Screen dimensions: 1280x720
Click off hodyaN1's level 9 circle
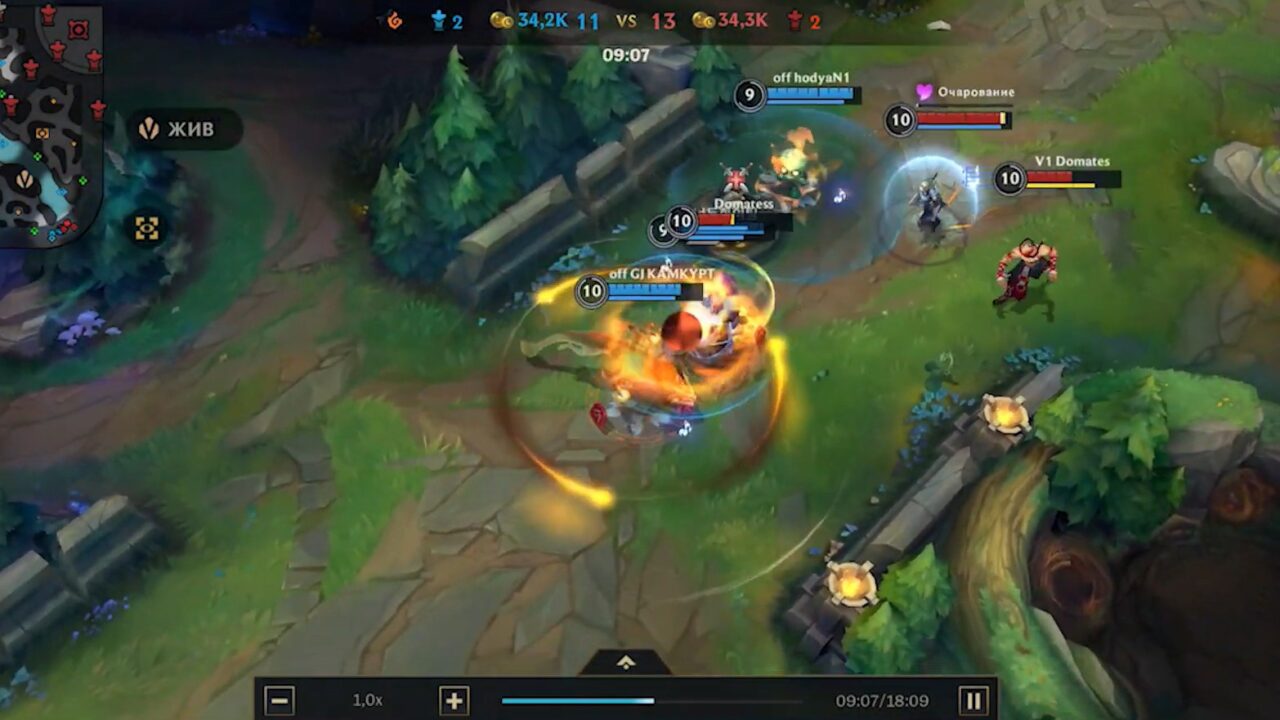coord(749,95)
